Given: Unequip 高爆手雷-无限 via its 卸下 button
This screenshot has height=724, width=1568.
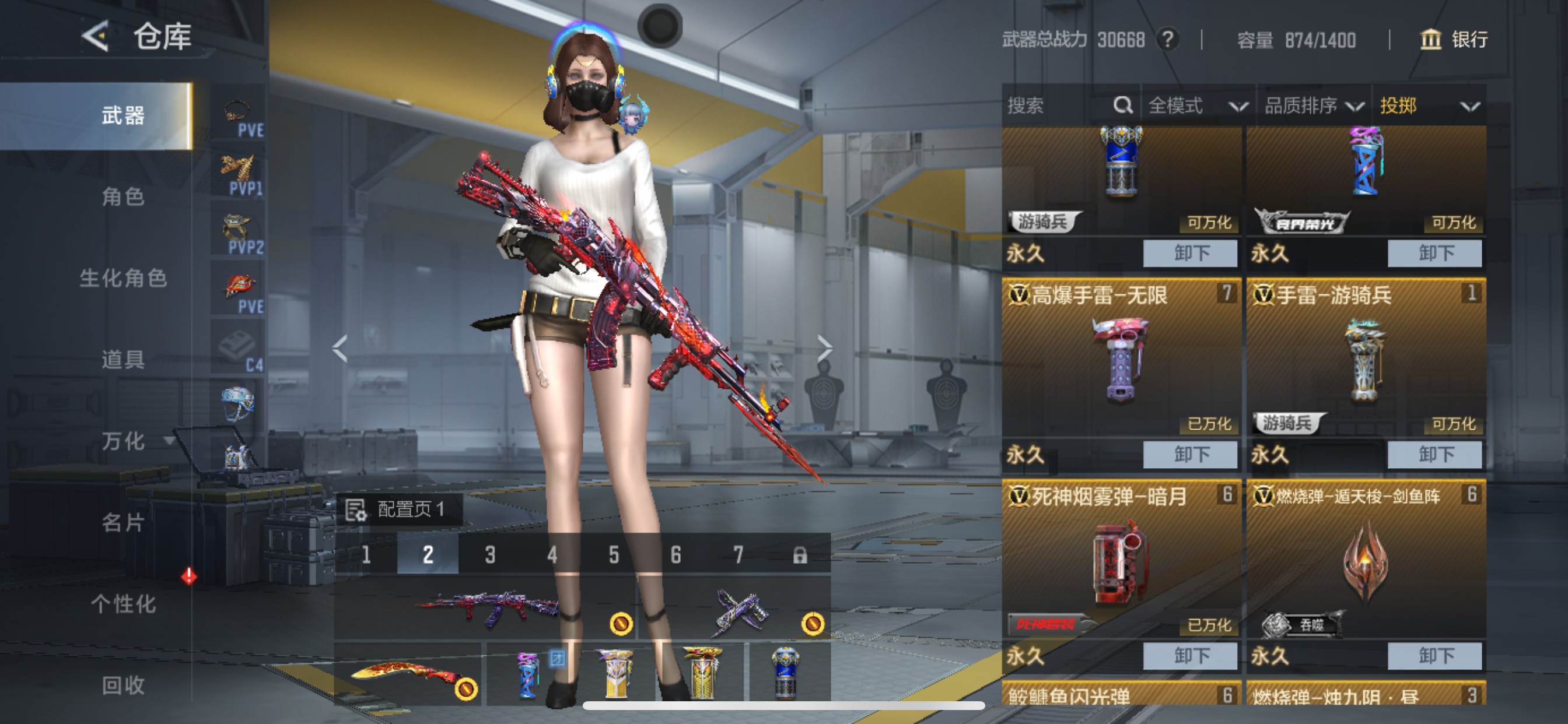Looking at the screenshot, I should (1190, 454).
